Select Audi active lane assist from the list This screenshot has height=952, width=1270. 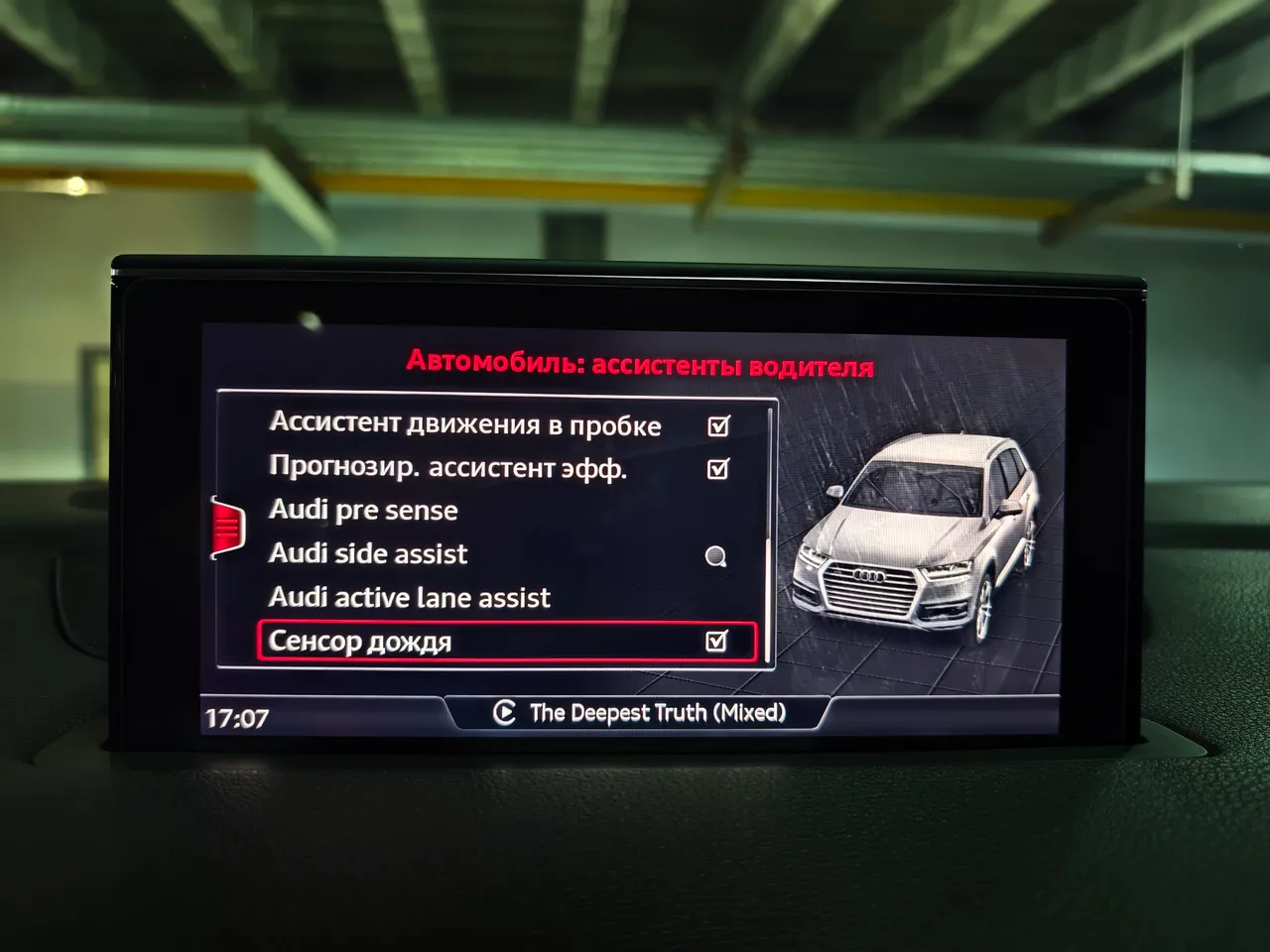coord(411,597)
